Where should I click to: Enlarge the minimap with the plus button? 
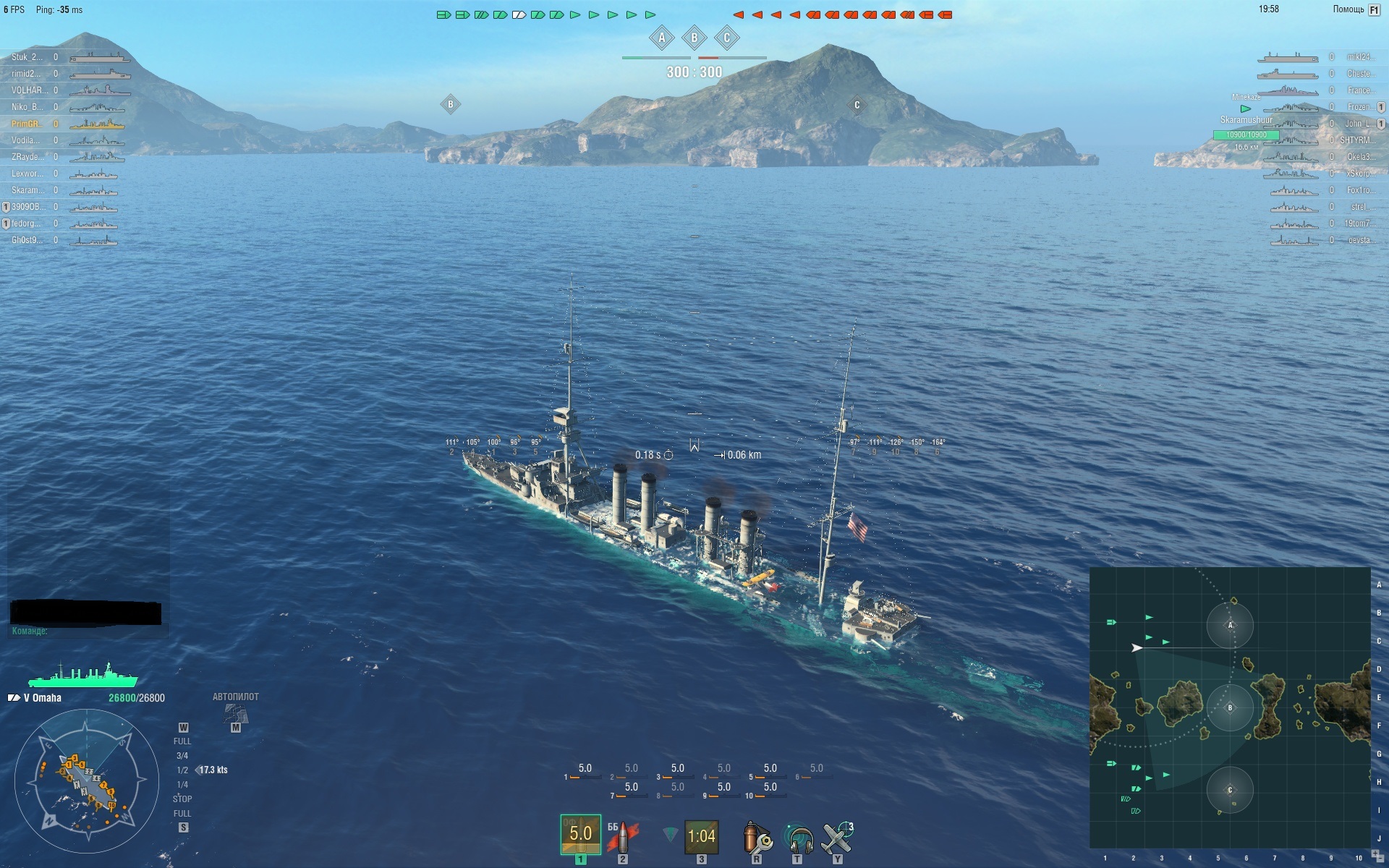click(1375, 854)
